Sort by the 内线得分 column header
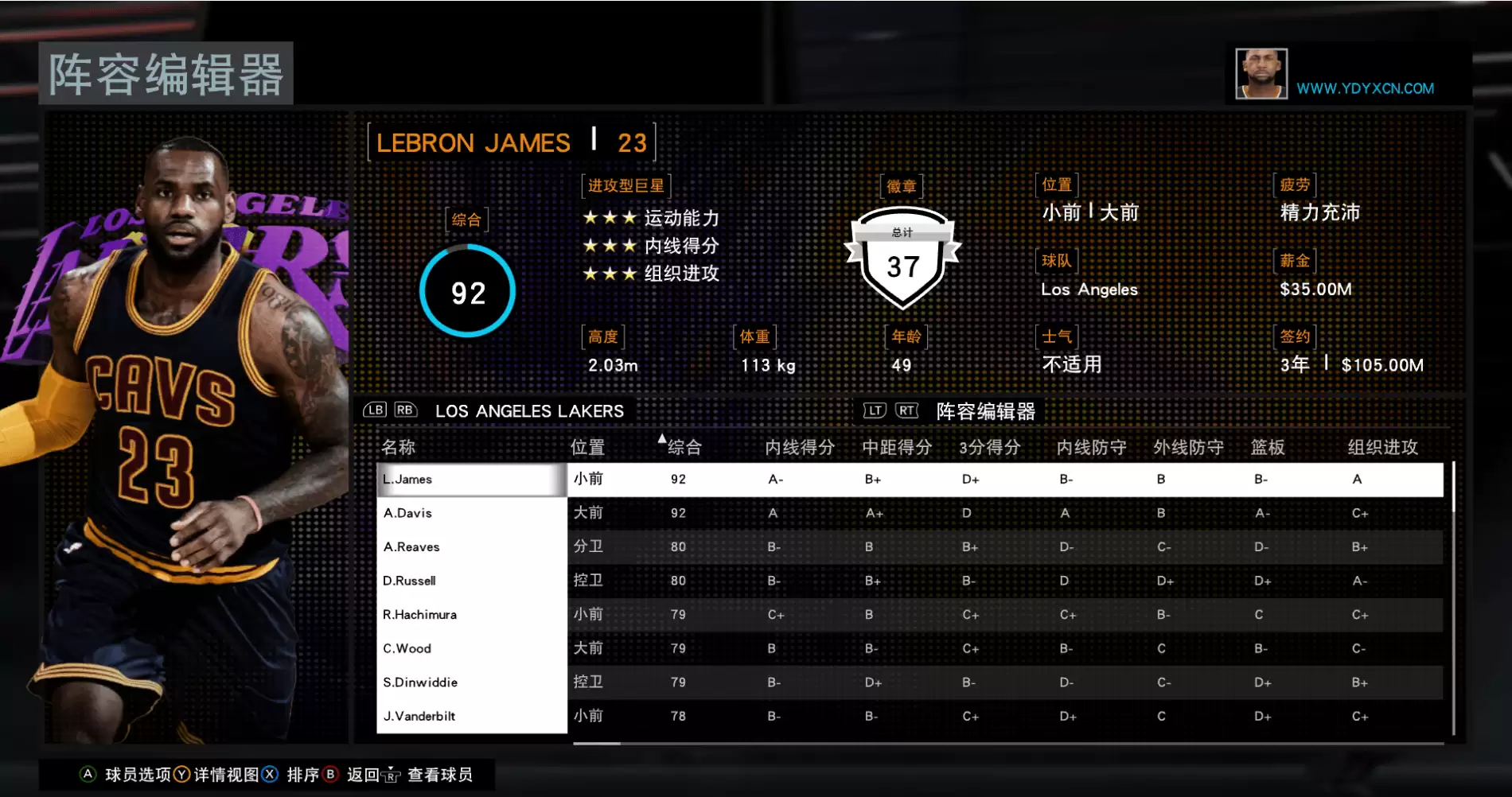This screenshot has height=797, width=1512. 799,447
